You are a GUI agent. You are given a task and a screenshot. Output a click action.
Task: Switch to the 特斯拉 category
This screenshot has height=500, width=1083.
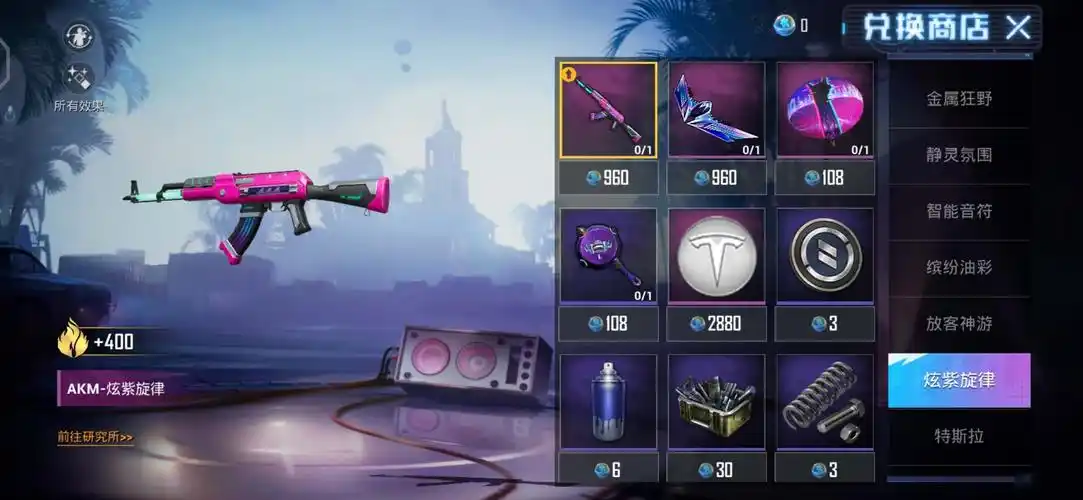pyautogui.click(x=959, y=436)
